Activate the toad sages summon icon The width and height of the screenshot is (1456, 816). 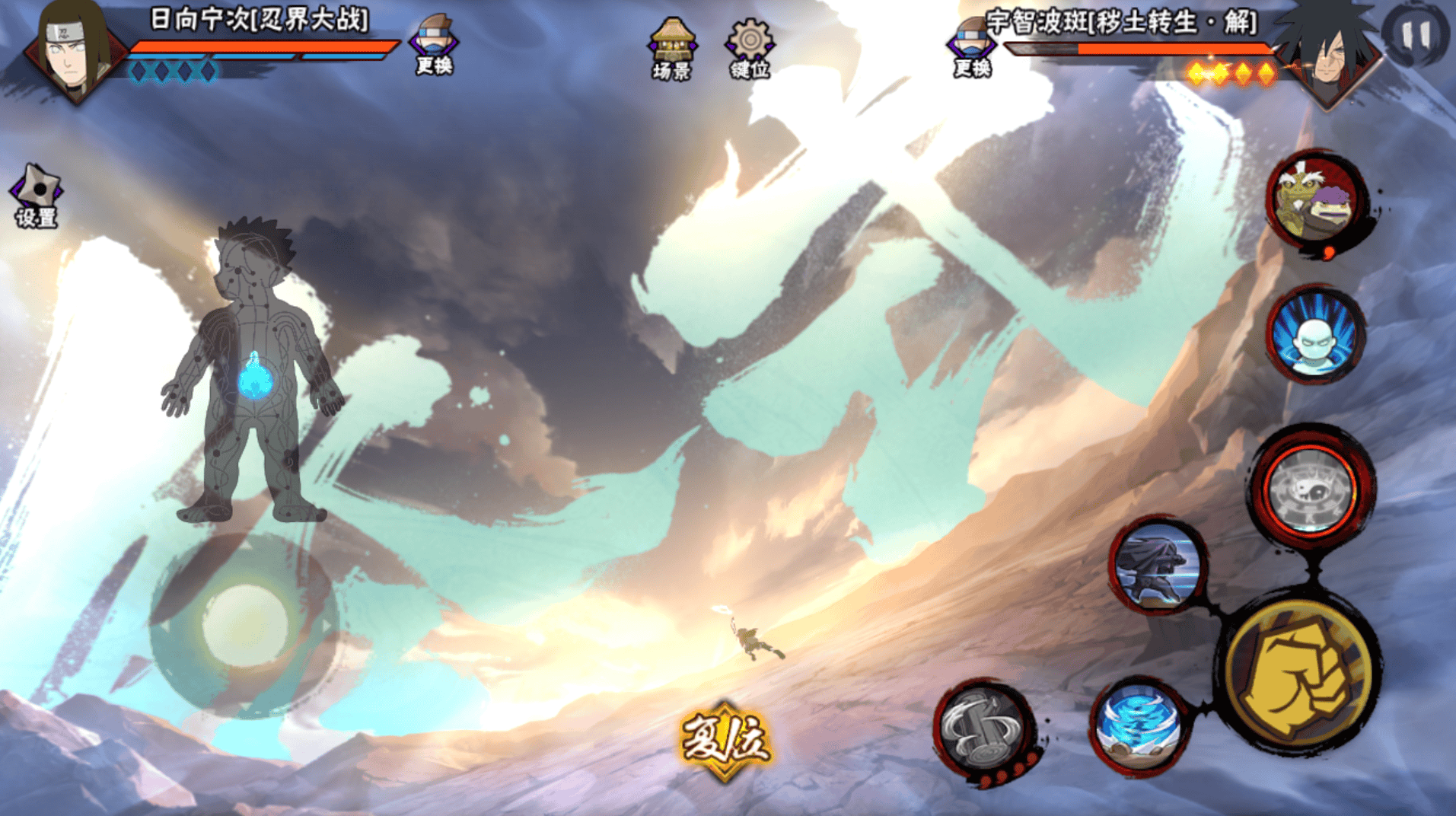pos(1317,200)
